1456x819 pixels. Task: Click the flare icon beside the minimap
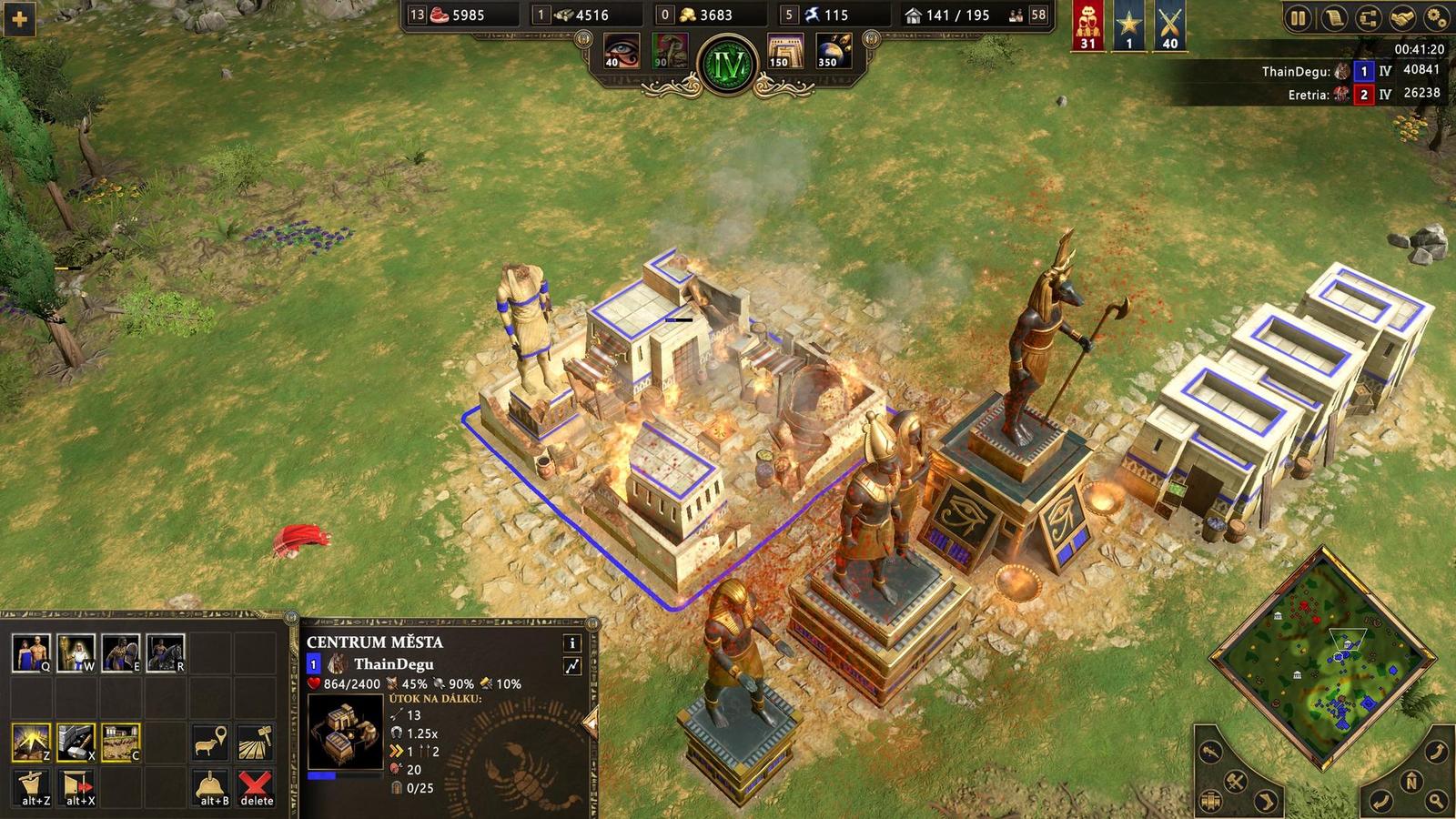pos(1211,753)
